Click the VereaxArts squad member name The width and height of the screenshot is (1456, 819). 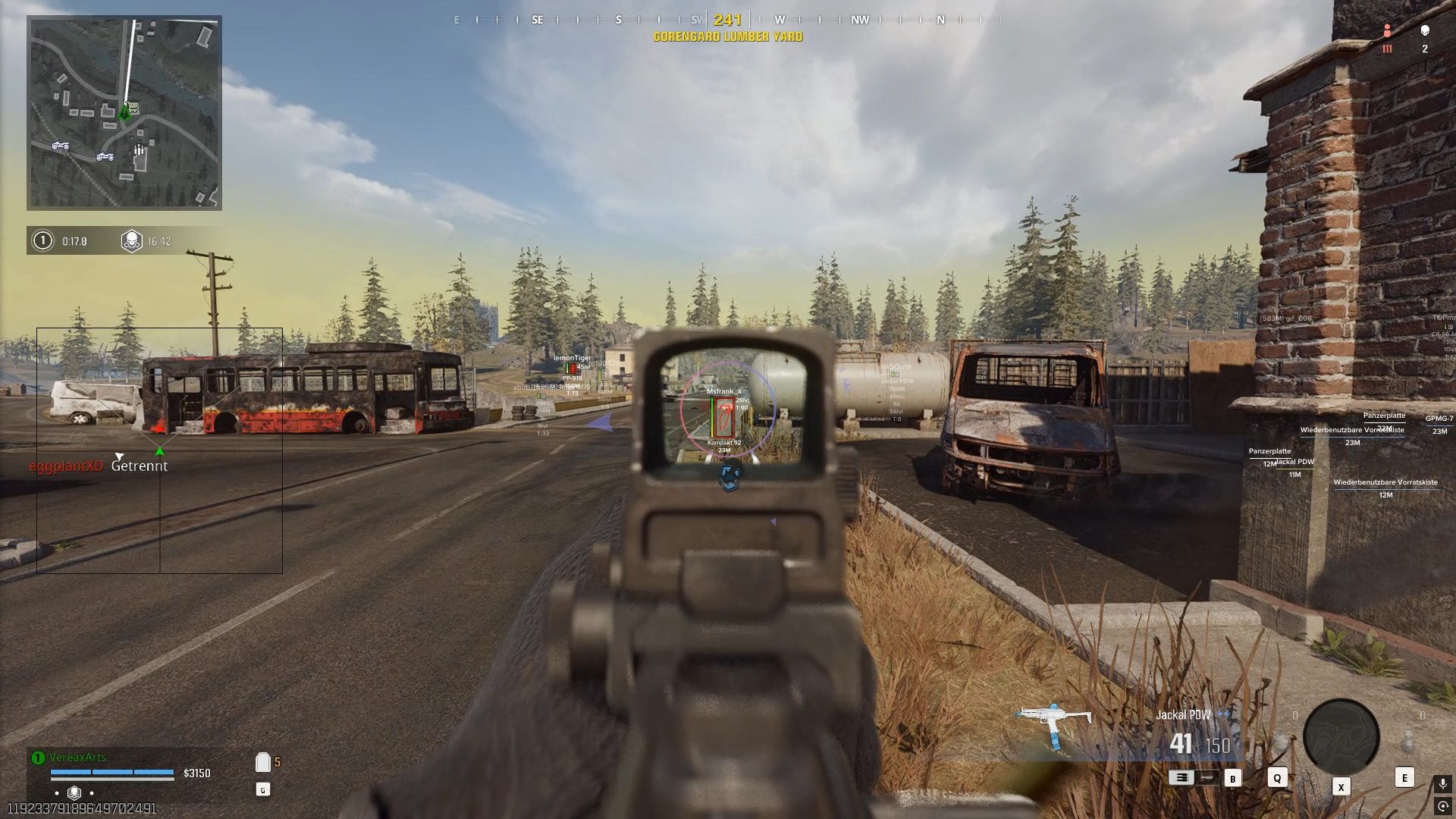click(x=77, y=757)
